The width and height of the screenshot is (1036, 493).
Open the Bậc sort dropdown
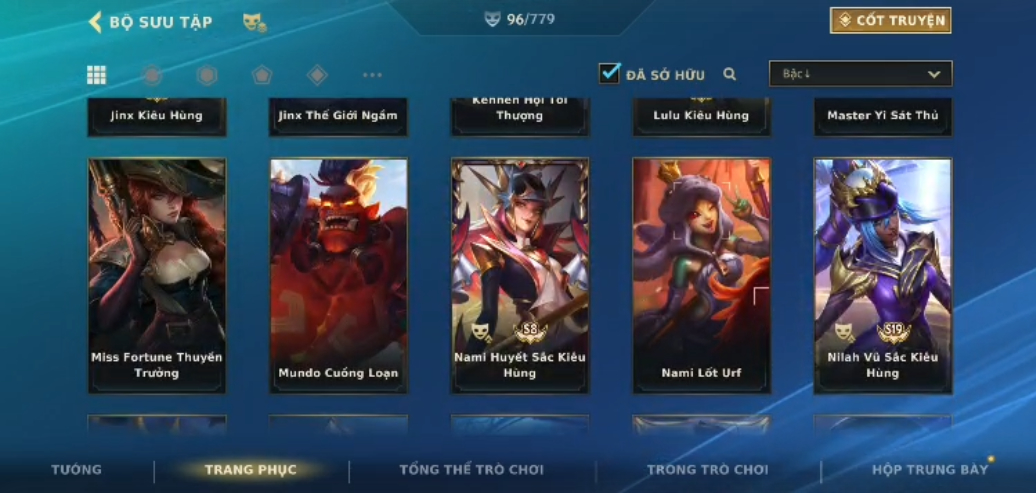click(860, 74)
